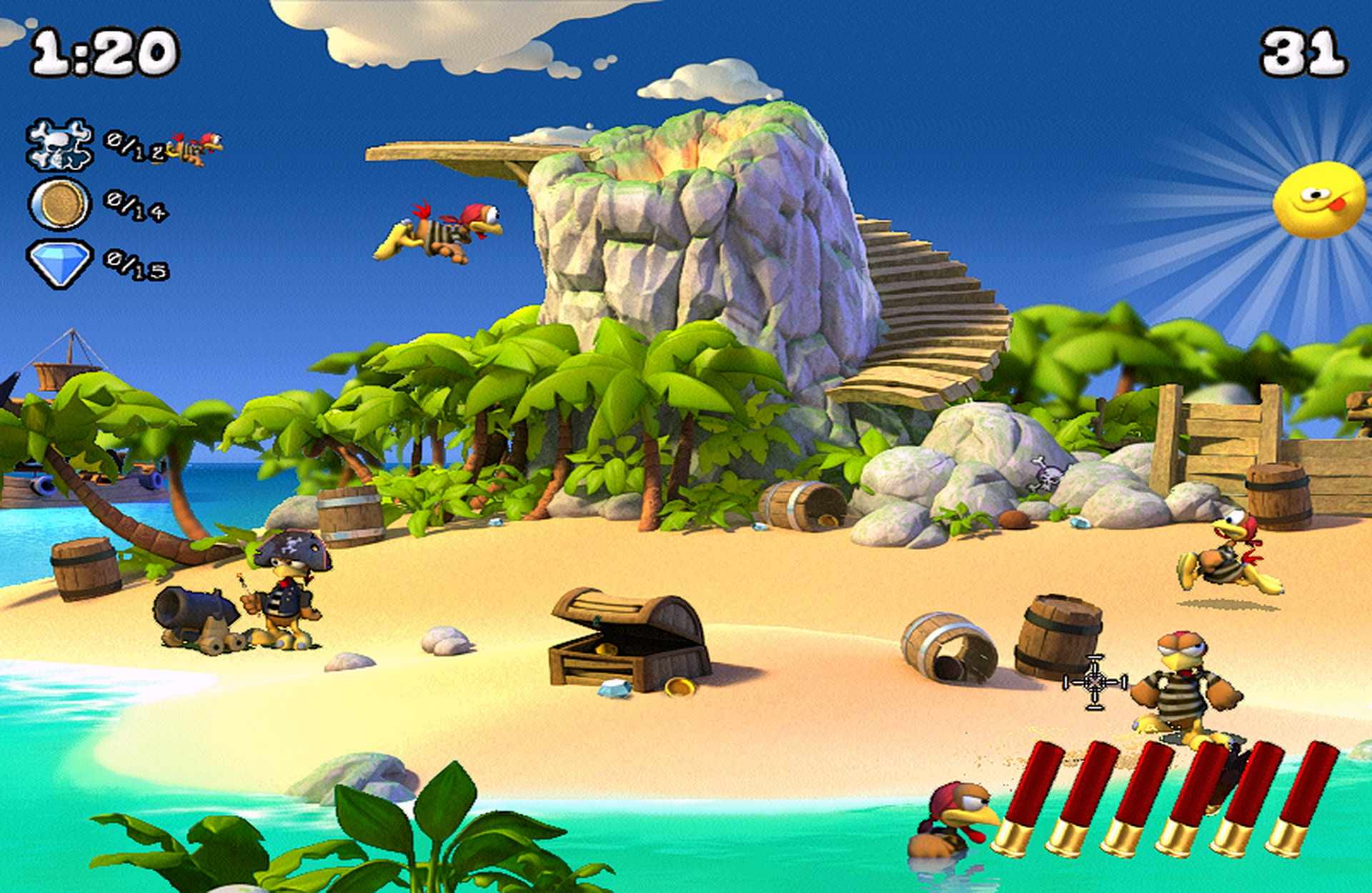Click the blue diamond counter icon
1372x893 pixels.
coord(60,262)
